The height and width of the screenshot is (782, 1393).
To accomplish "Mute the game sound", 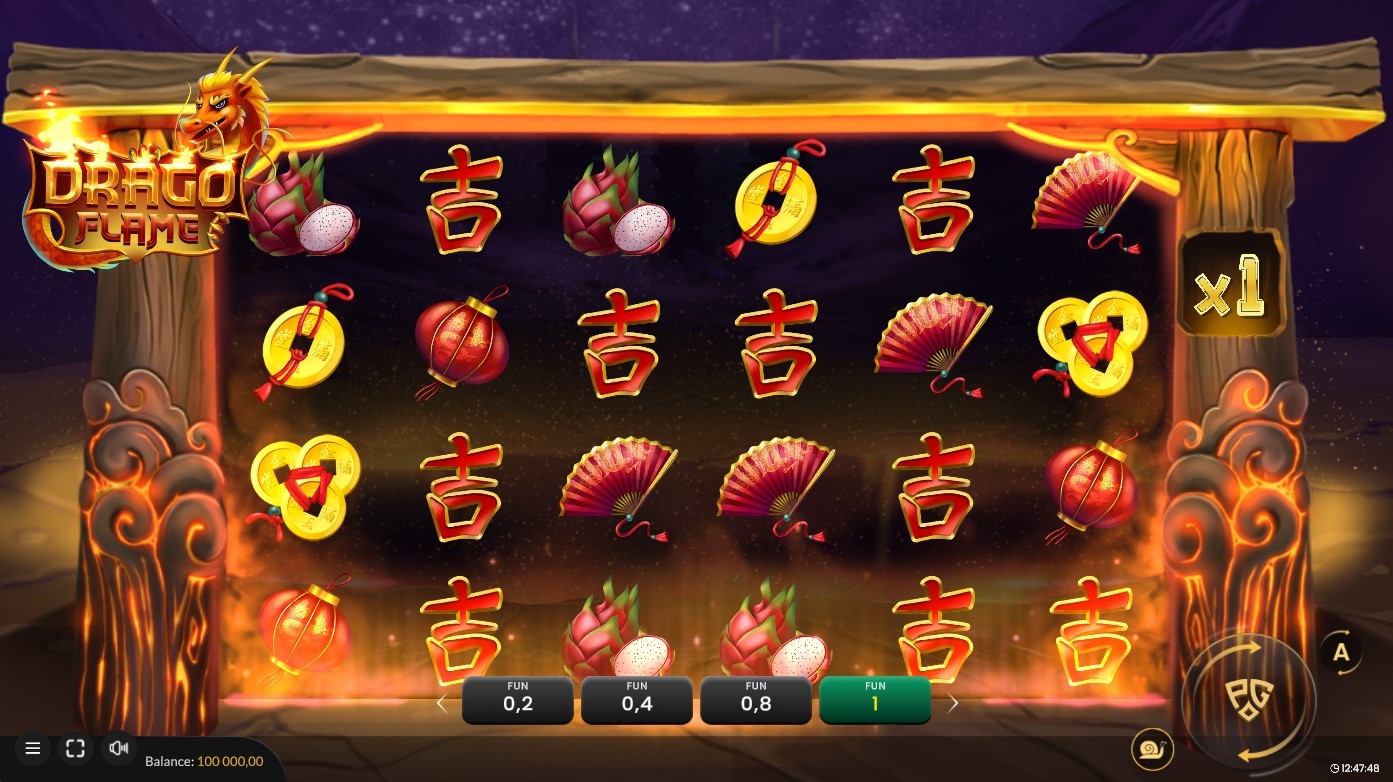I will pos(119,748).
